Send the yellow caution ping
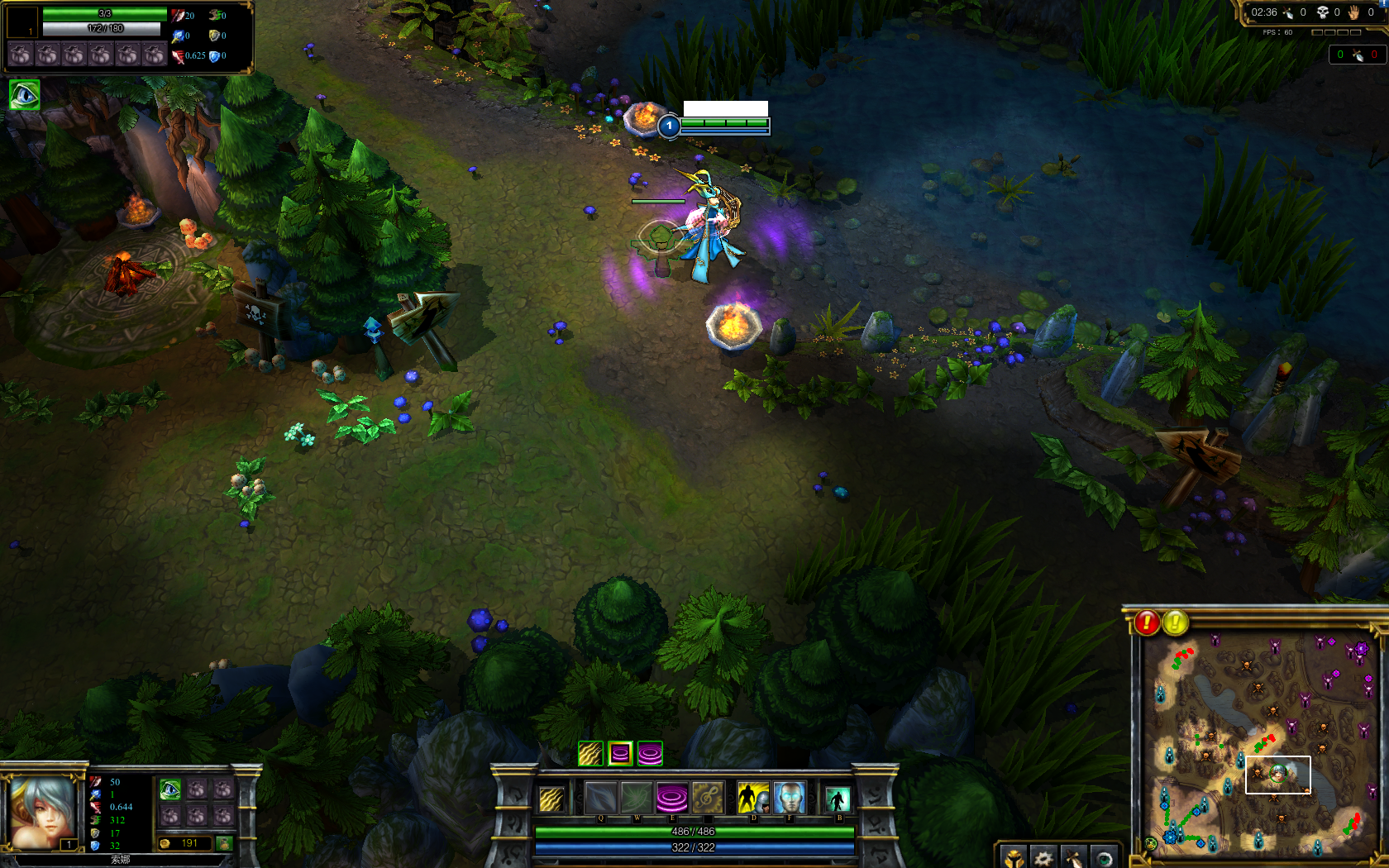This screenshot has height=868, width=1389. [1176, 622]
